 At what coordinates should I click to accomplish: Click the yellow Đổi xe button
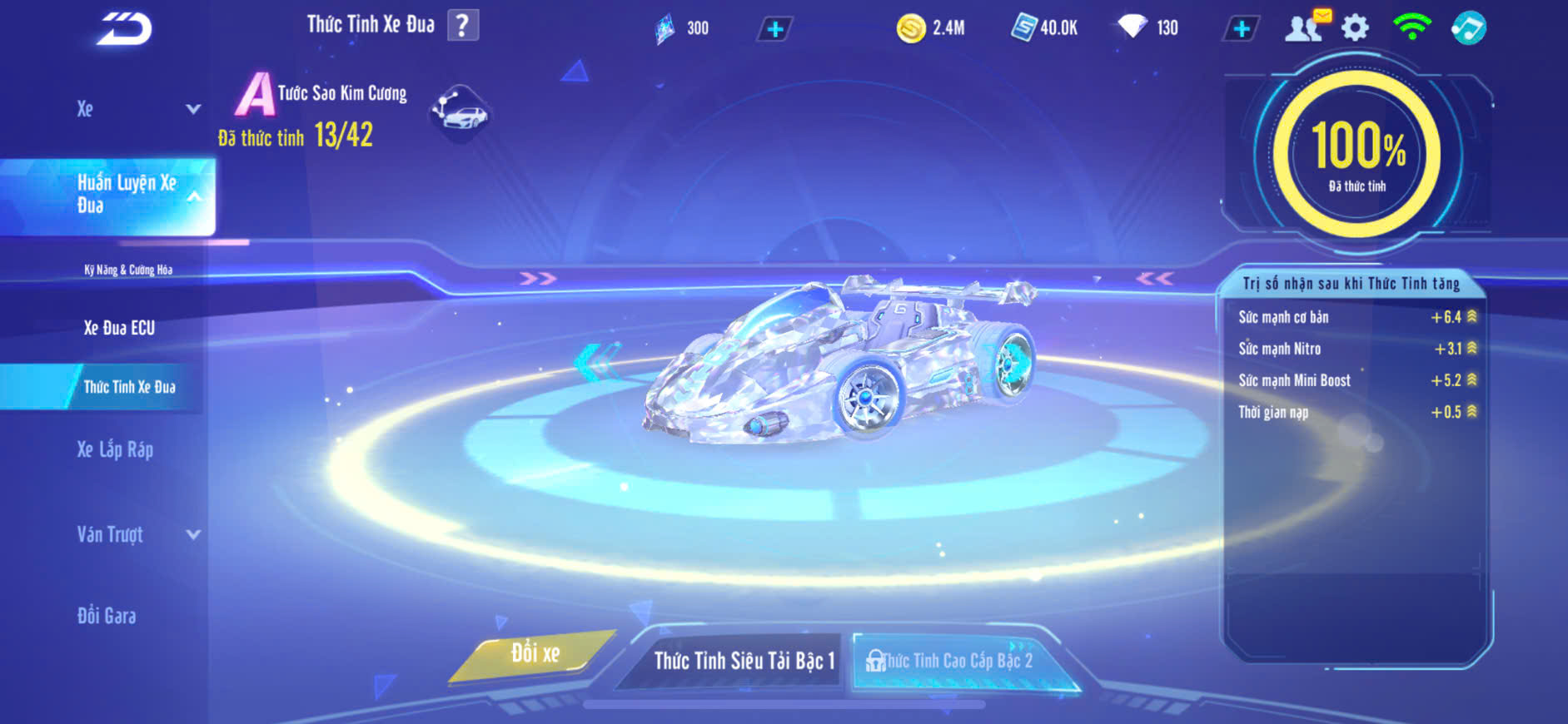[x=535, y=654]
